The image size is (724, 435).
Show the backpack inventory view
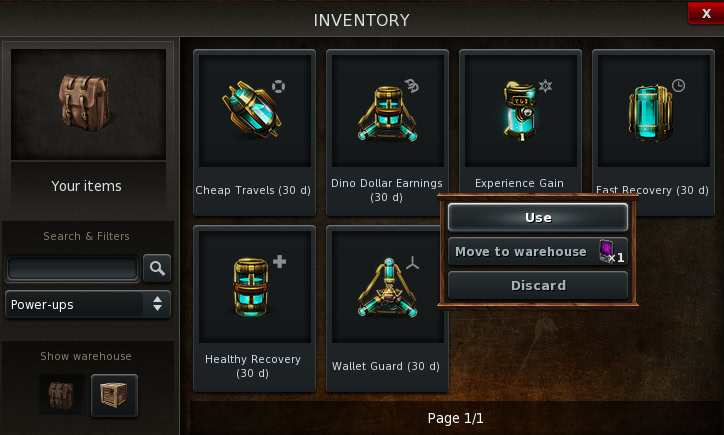click(62, 395)
